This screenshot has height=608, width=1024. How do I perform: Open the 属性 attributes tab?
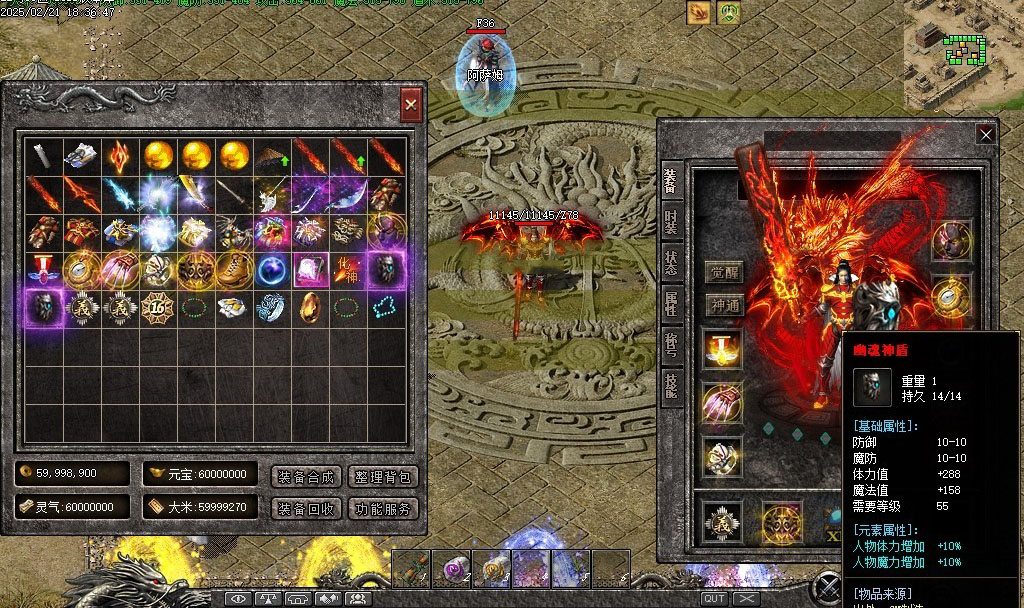[671, 301]
